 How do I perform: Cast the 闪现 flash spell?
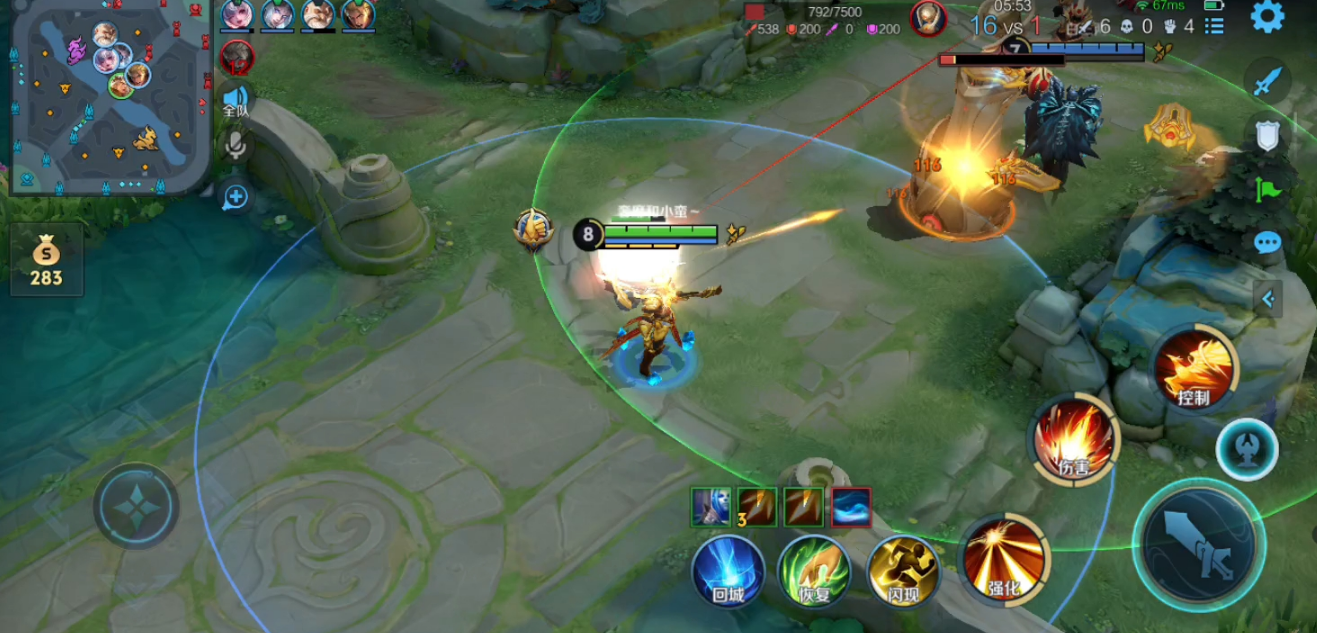tap(902, 571)
